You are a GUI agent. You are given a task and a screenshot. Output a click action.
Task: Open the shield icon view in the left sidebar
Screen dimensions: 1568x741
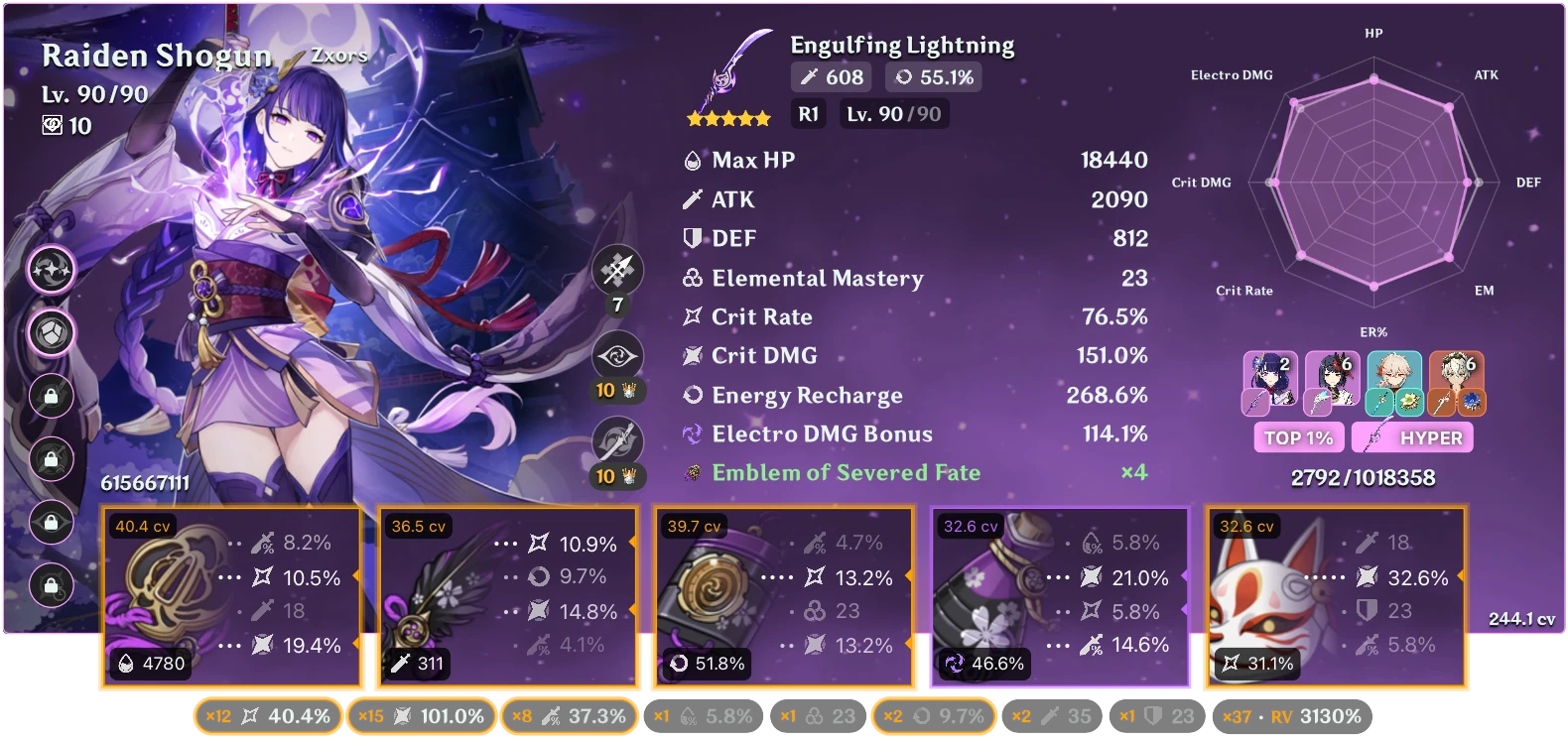point(51,333)
